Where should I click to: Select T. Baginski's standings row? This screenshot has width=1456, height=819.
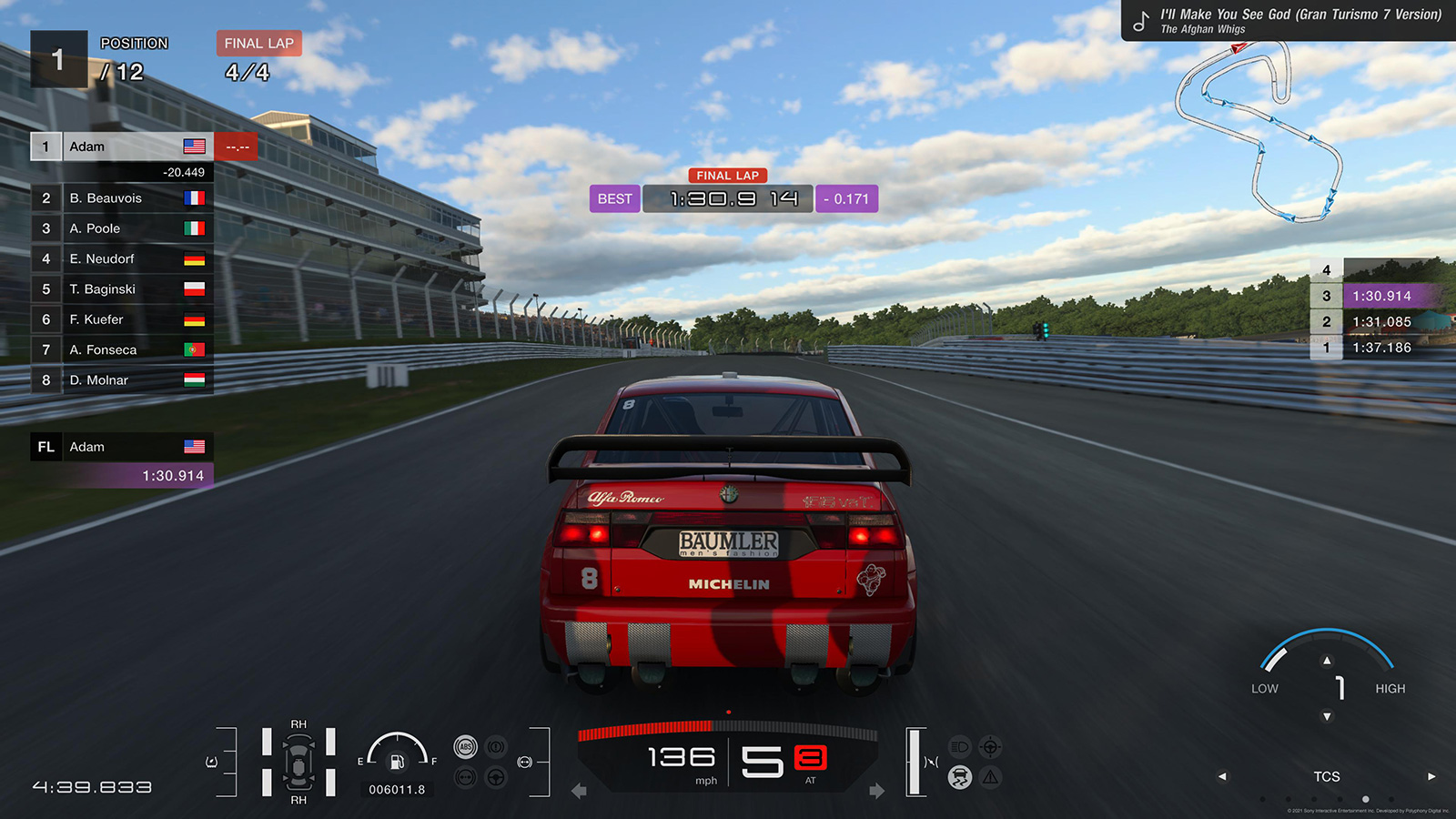122,289
